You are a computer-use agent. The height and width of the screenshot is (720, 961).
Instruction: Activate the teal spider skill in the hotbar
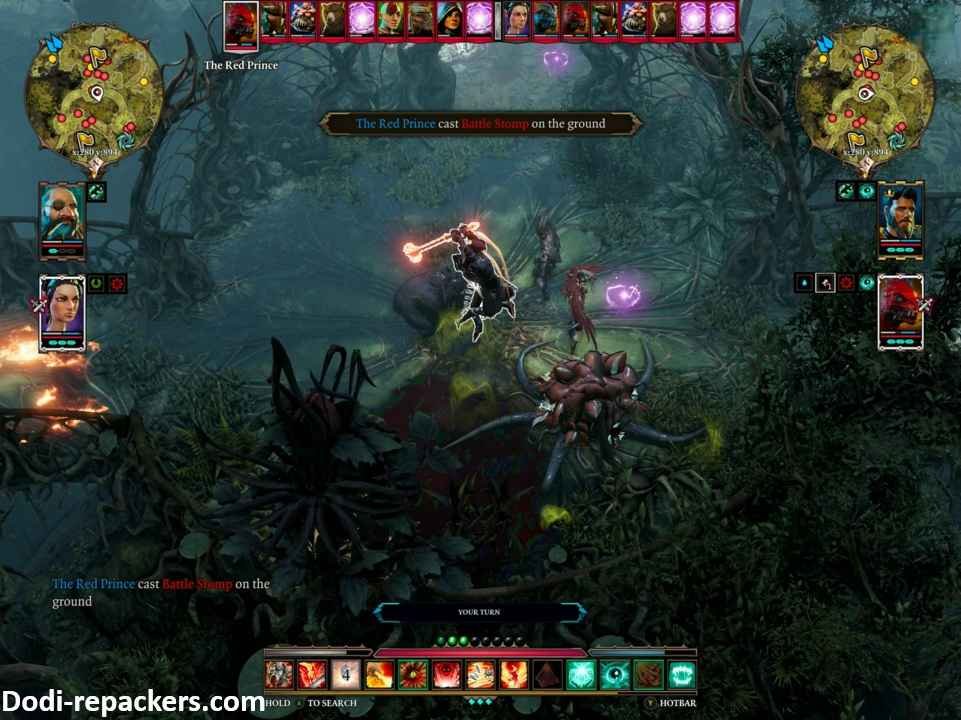581,675
